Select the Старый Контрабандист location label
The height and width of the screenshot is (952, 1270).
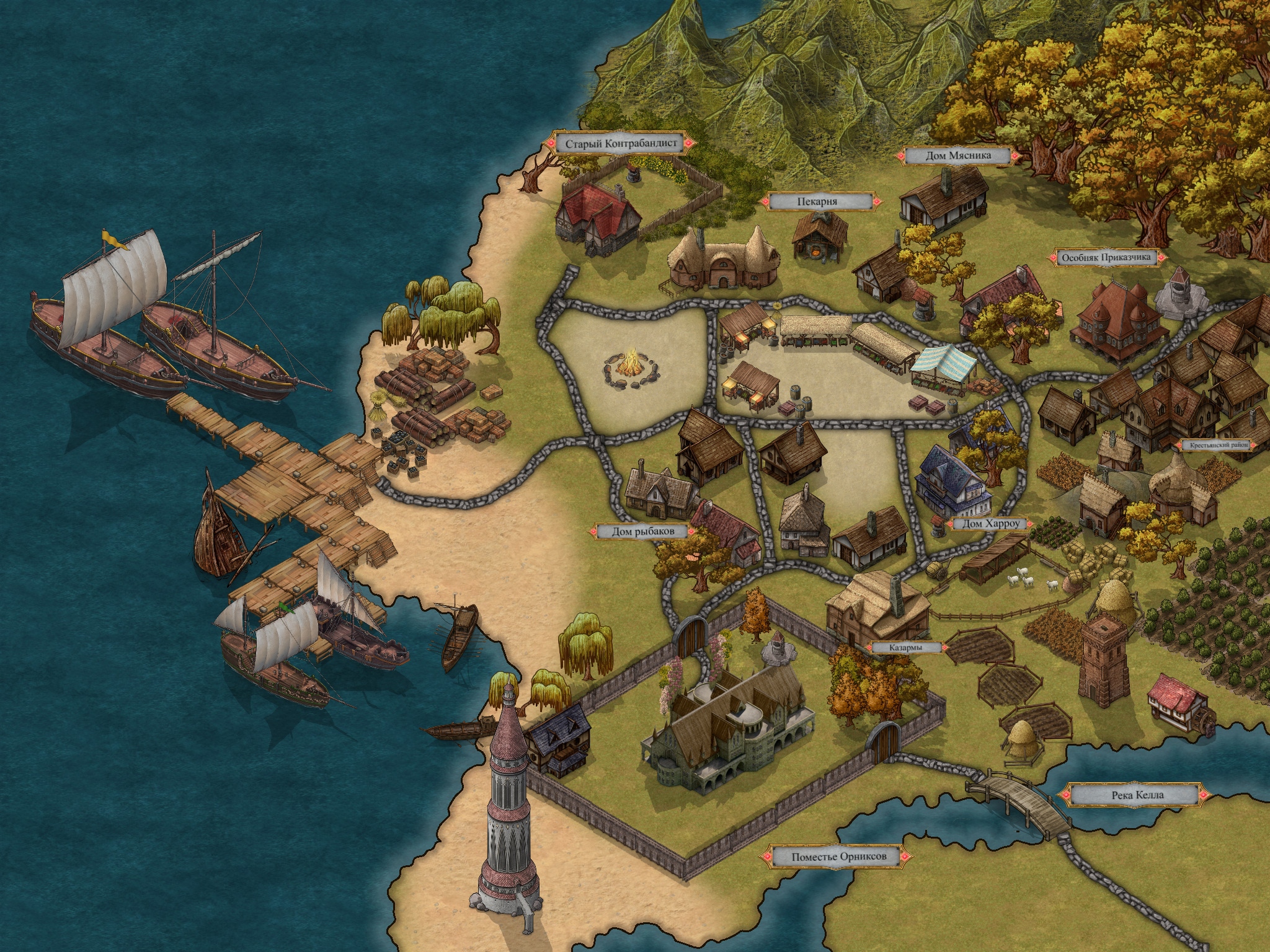tap(620, 144)
